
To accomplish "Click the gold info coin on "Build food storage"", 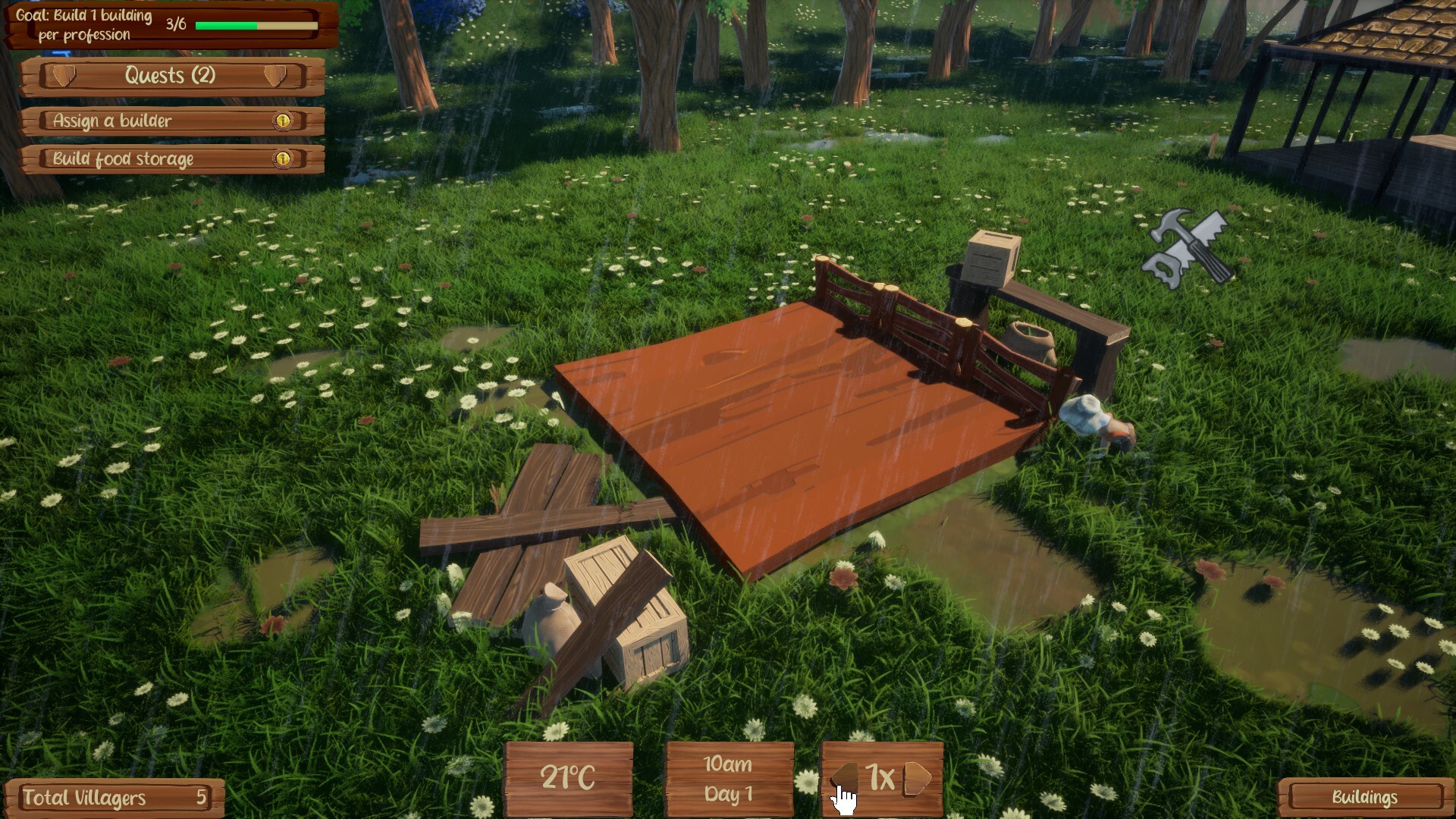I will click(282, 159).
